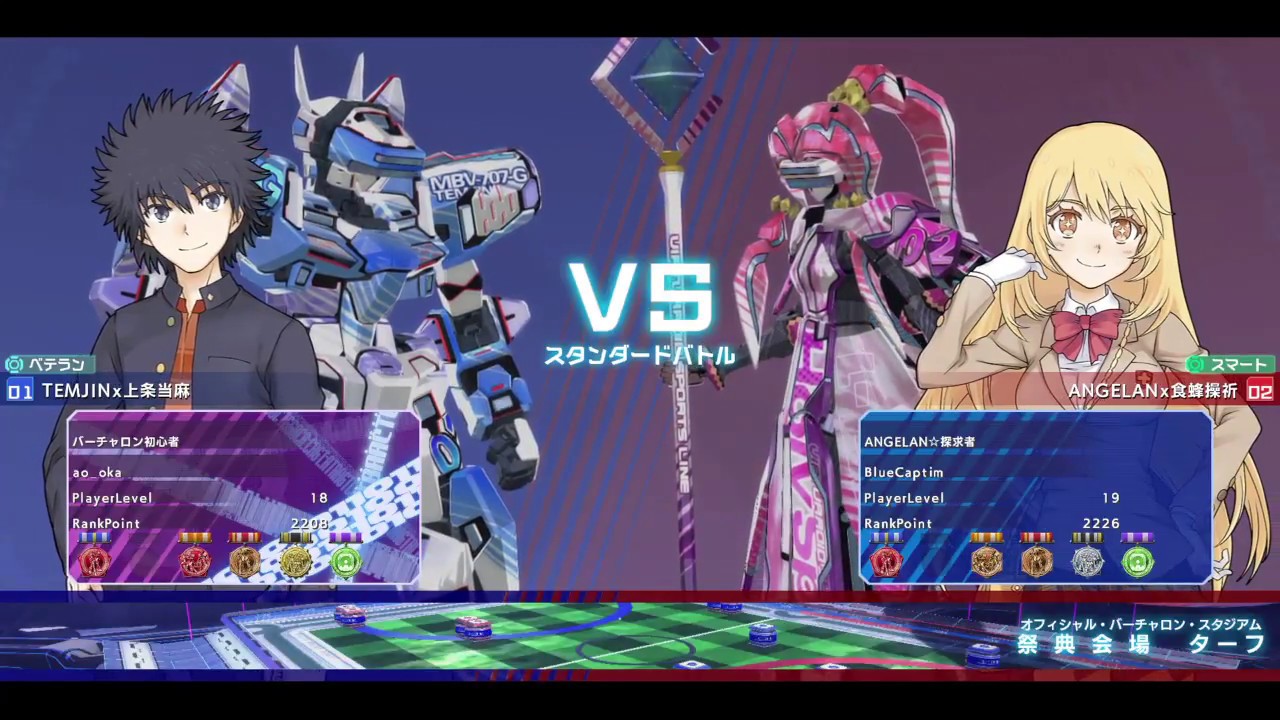Select the ANGELANx食蜂操祈 name tab

[1155, 392]
